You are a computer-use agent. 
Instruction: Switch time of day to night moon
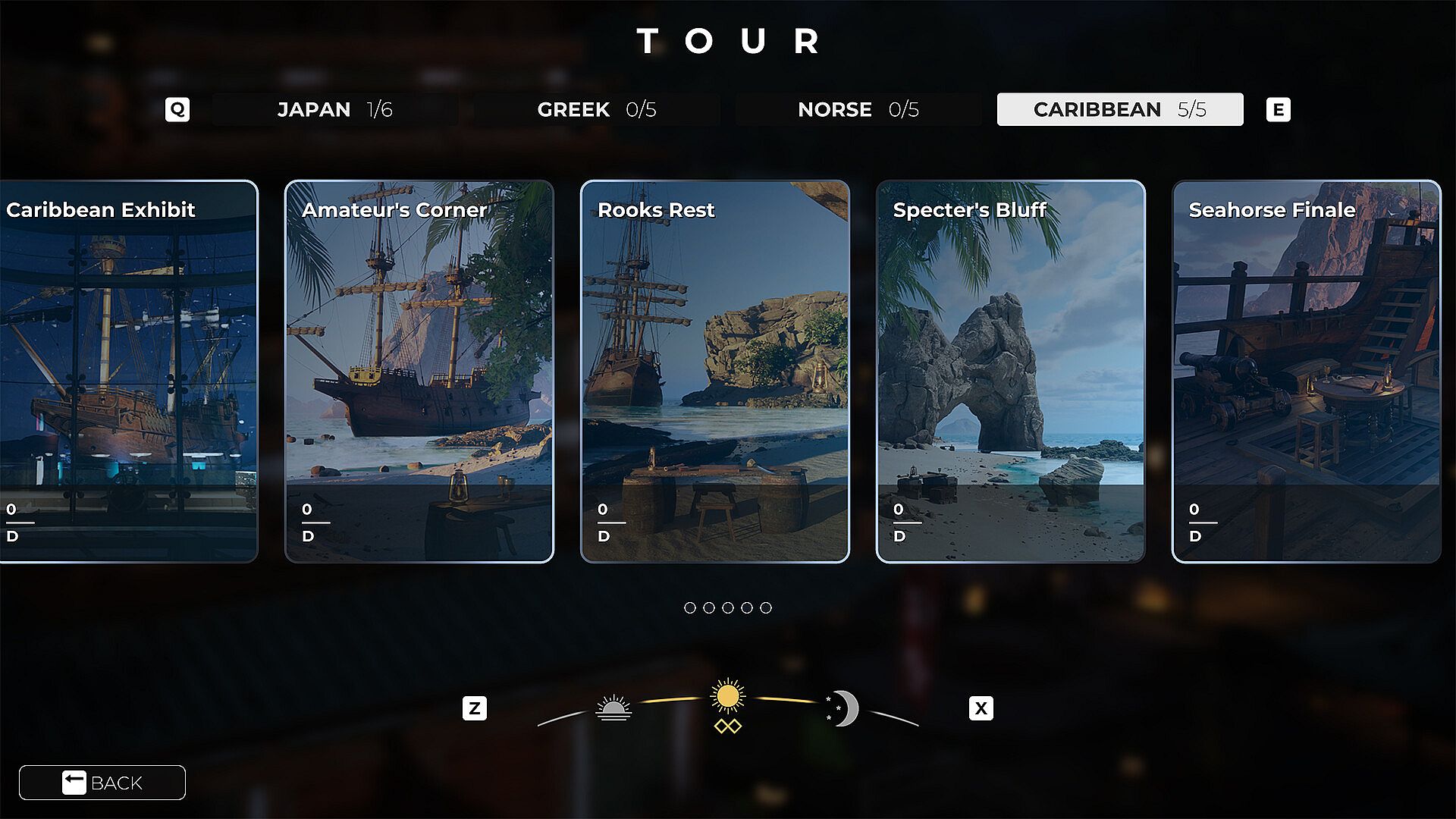click(843, 708)
